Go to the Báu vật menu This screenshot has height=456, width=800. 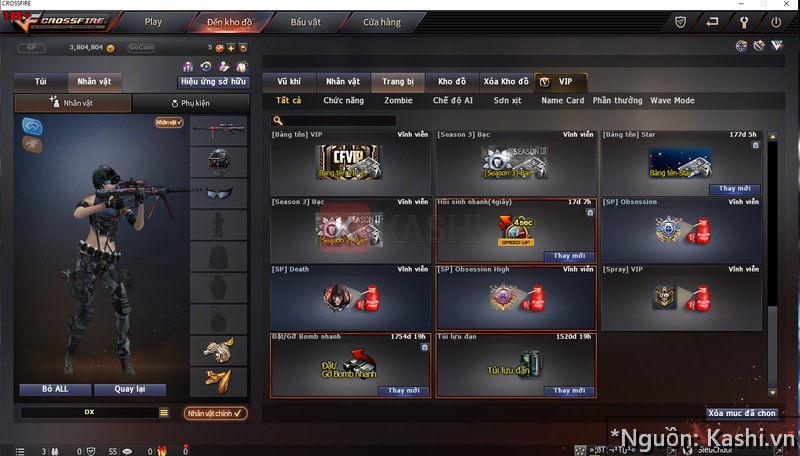pos(305,21)
